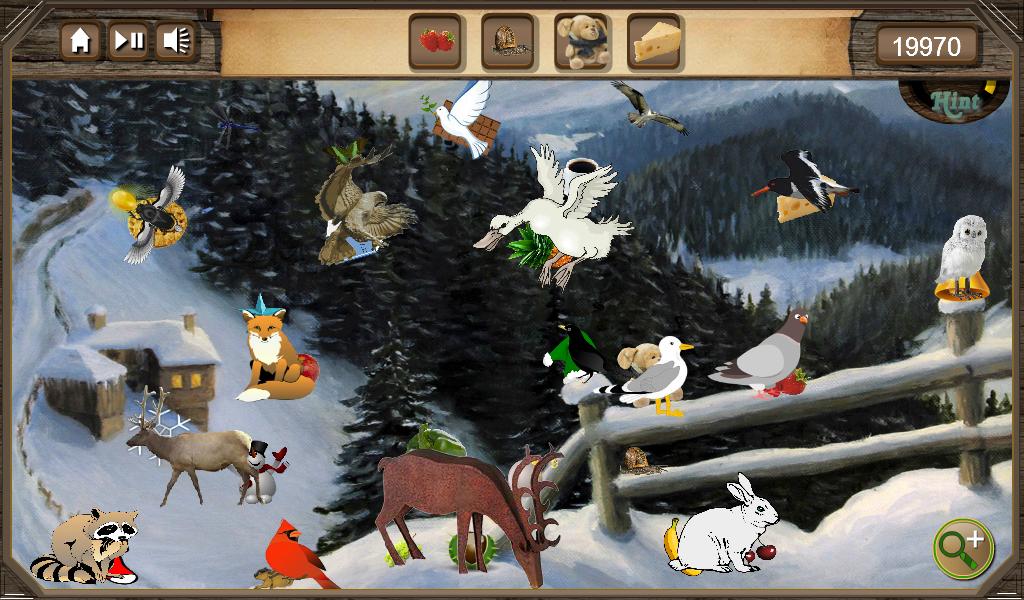
Task: Use the Hint button
Action: tap(954, 101)
